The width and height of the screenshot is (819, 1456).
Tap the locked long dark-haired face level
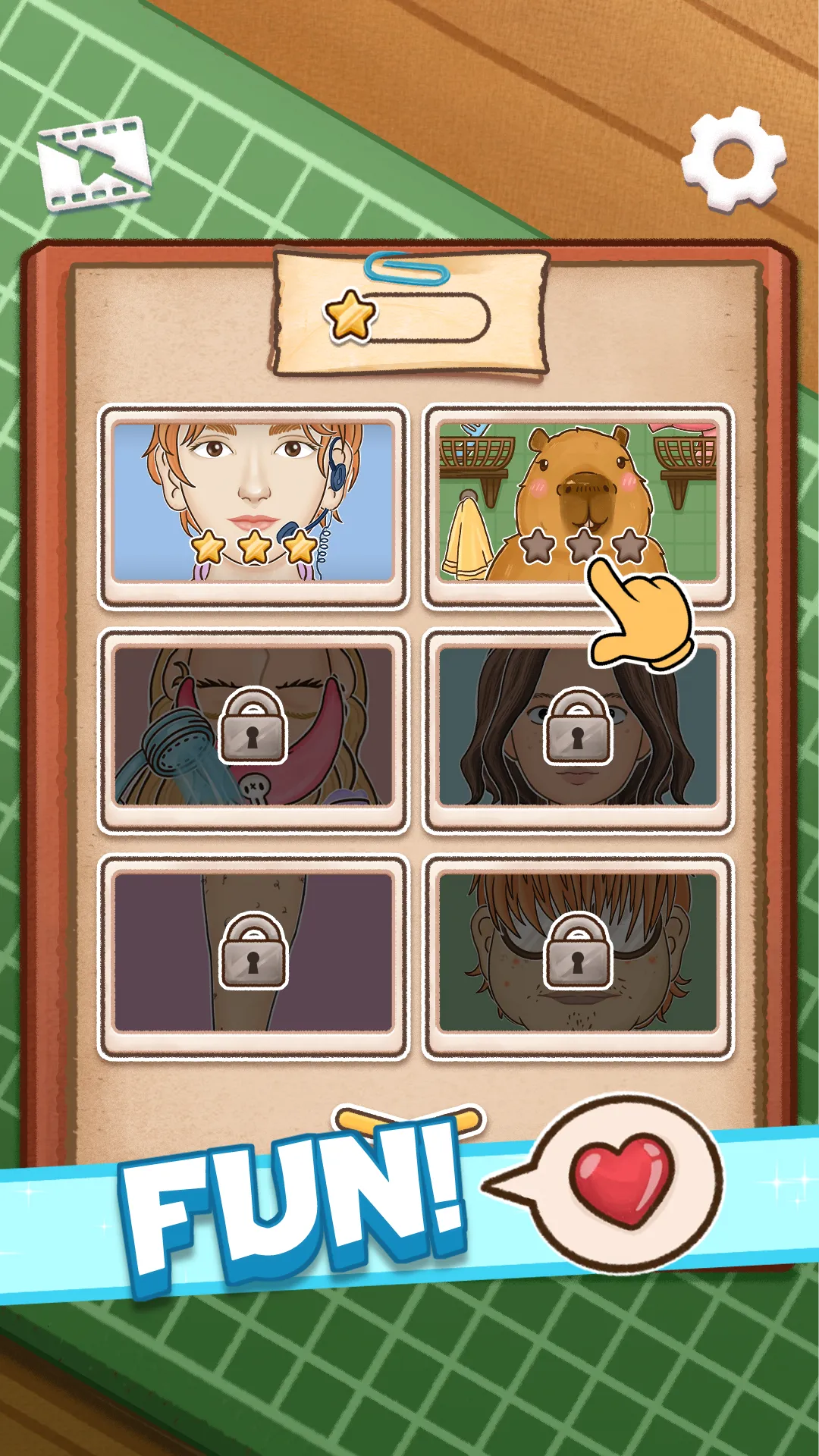(578, 728)
